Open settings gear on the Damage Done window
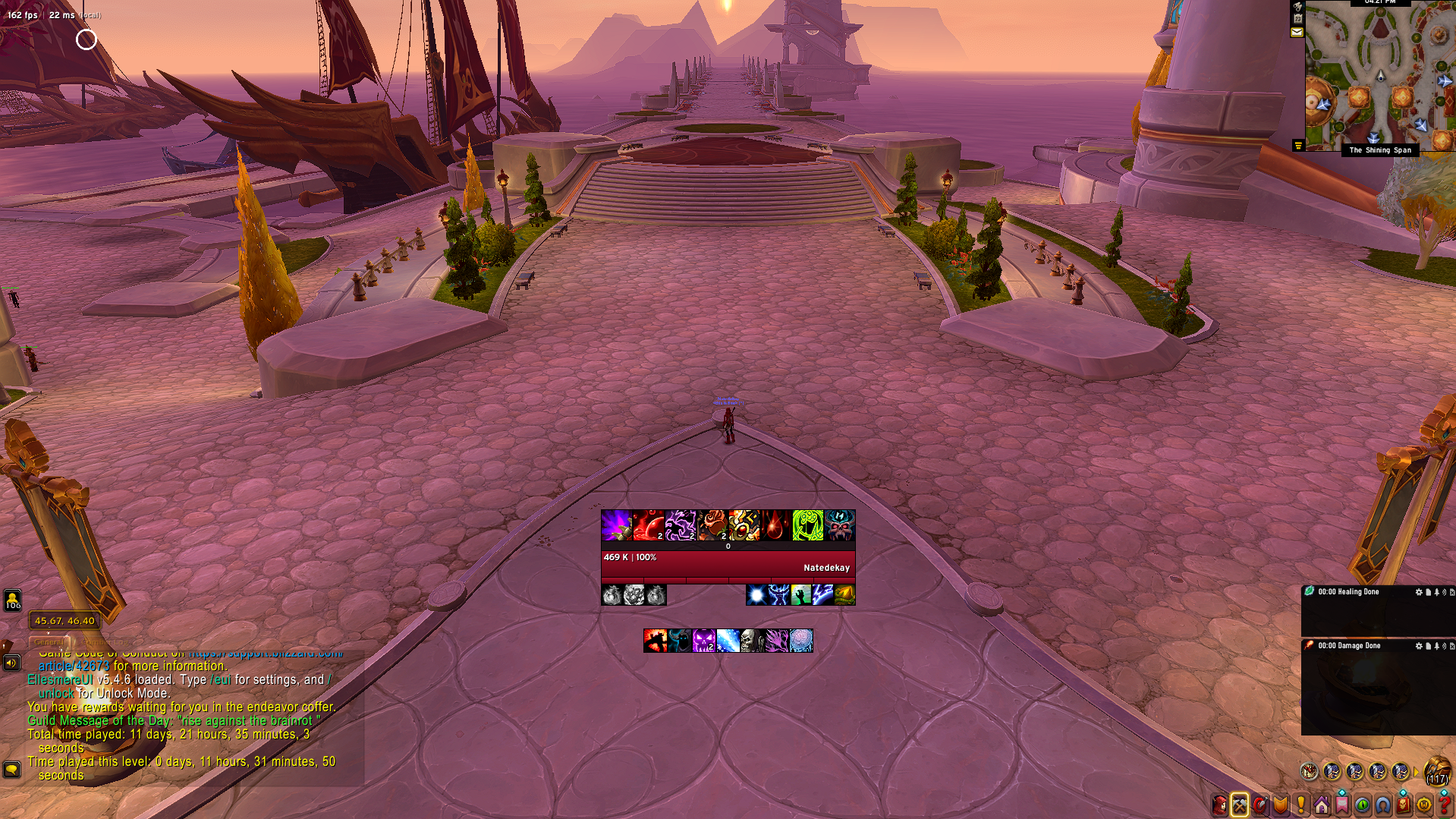Image resolution: width=1456 pixels, height=819 pixels. pos(1418,646)
